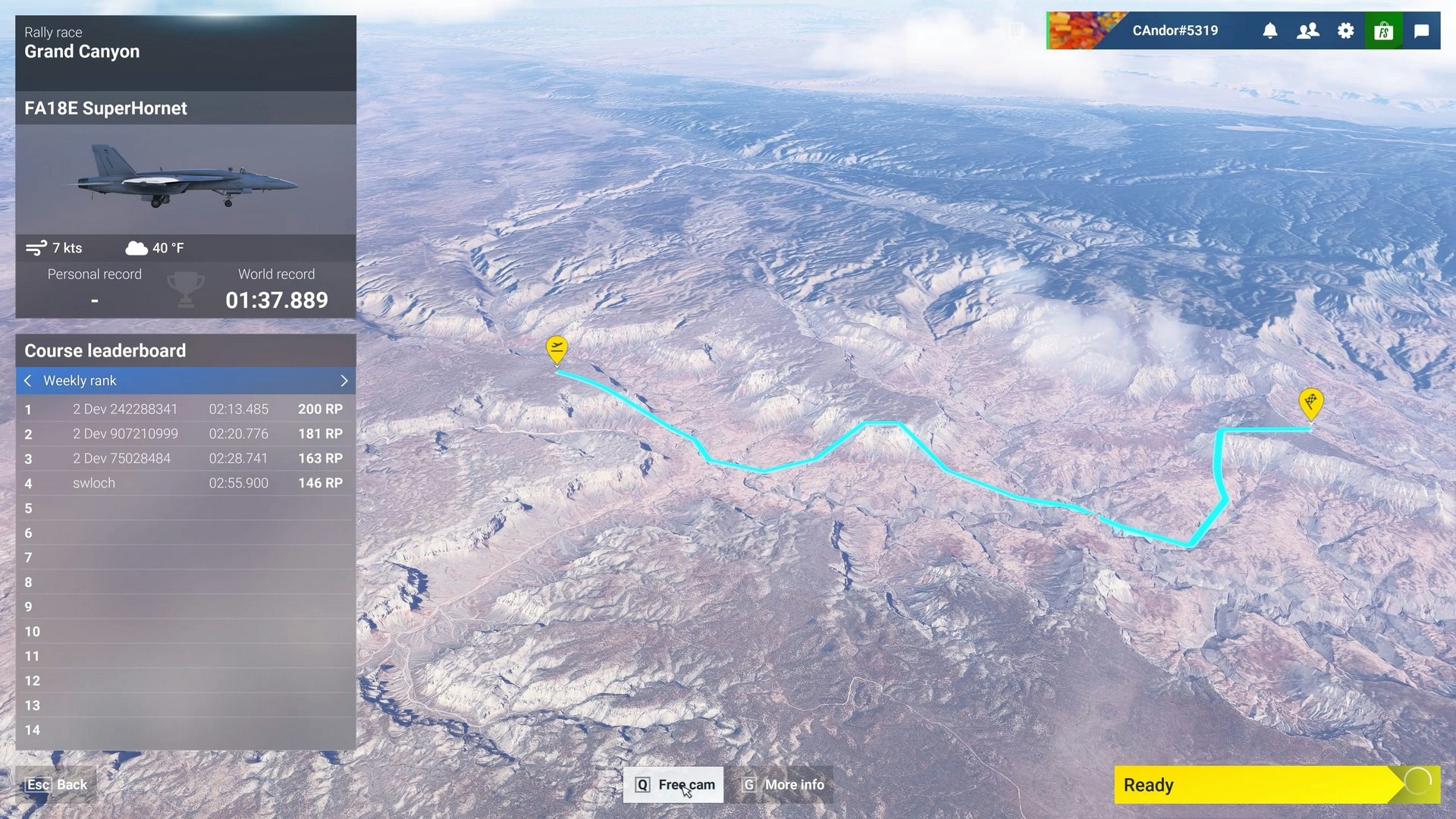Go back with the Back button
The height and width of the screenshot is (819, 1456).
(57, 785)
